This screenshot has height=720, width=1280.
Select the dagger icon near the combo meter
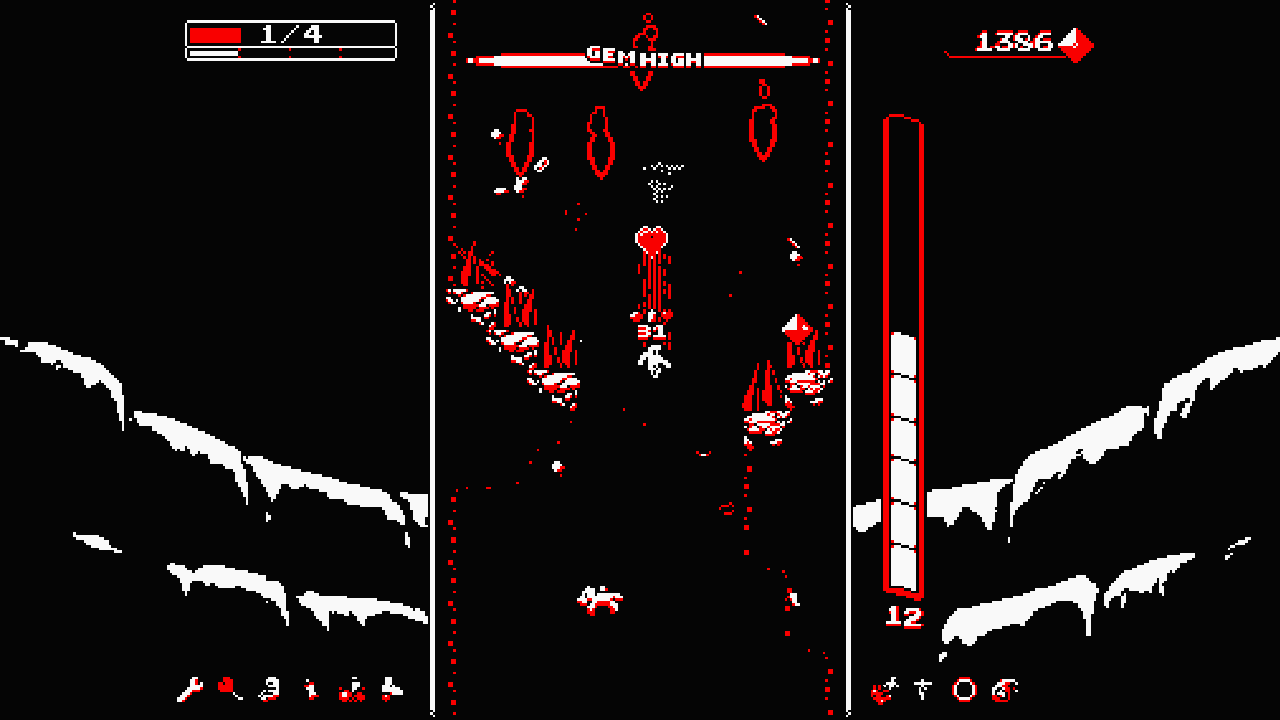(922, 690)
